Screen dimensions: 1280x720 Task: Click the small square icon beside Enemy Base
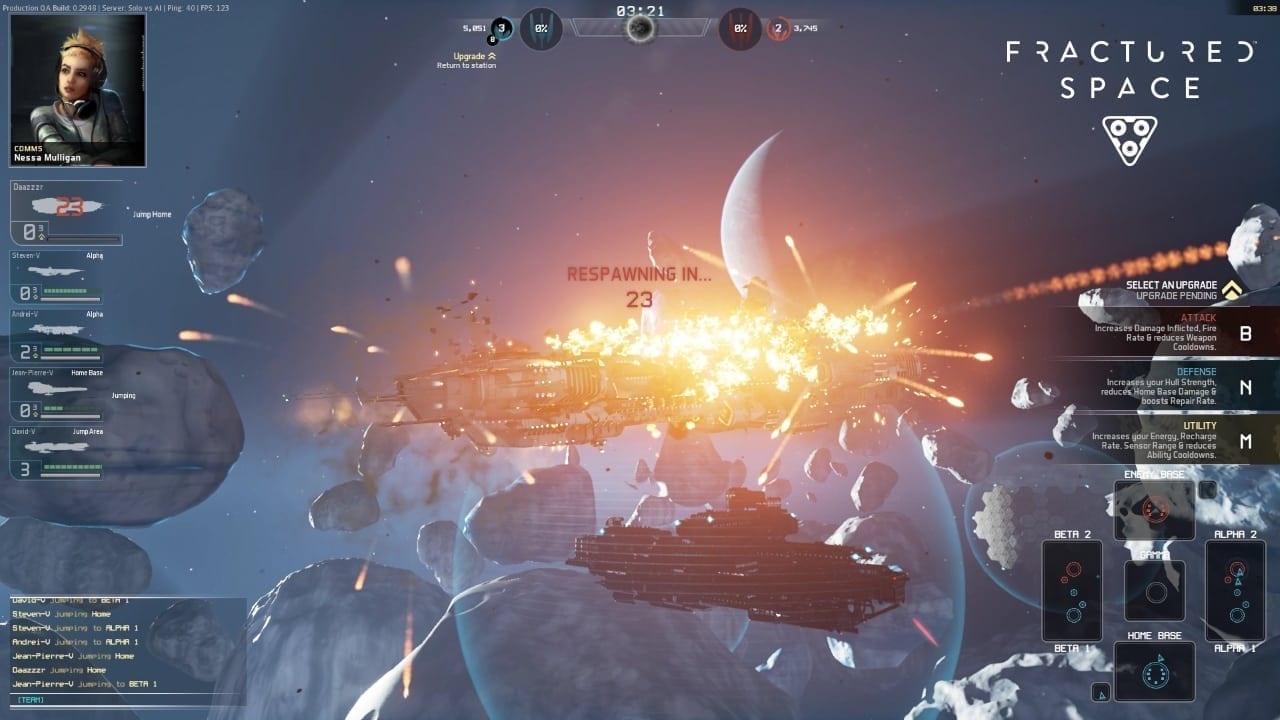pyautogui.click(x=1207, y=490)
